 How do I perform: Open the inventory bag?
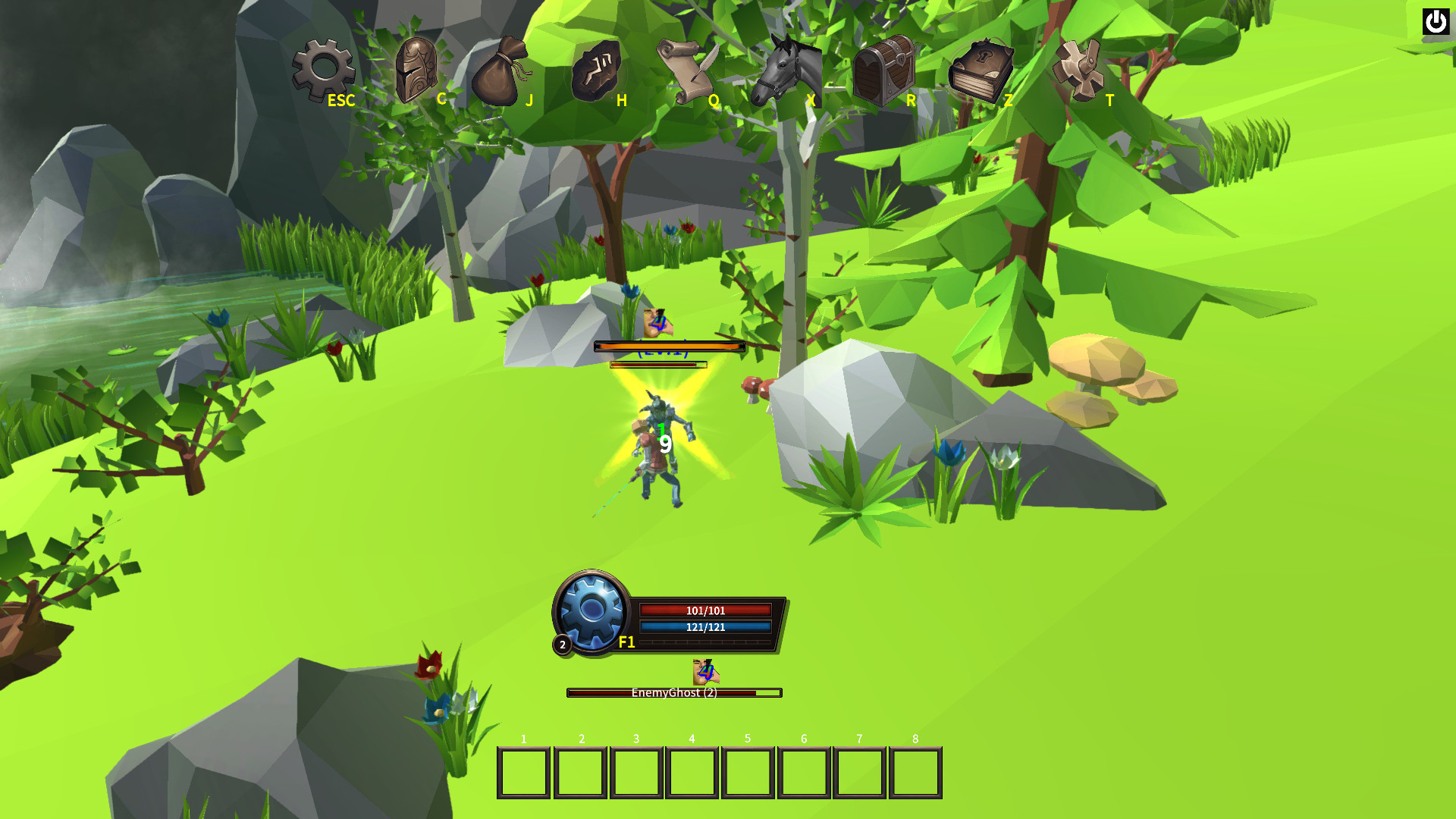pyautogui.click(x=500, y=72)
